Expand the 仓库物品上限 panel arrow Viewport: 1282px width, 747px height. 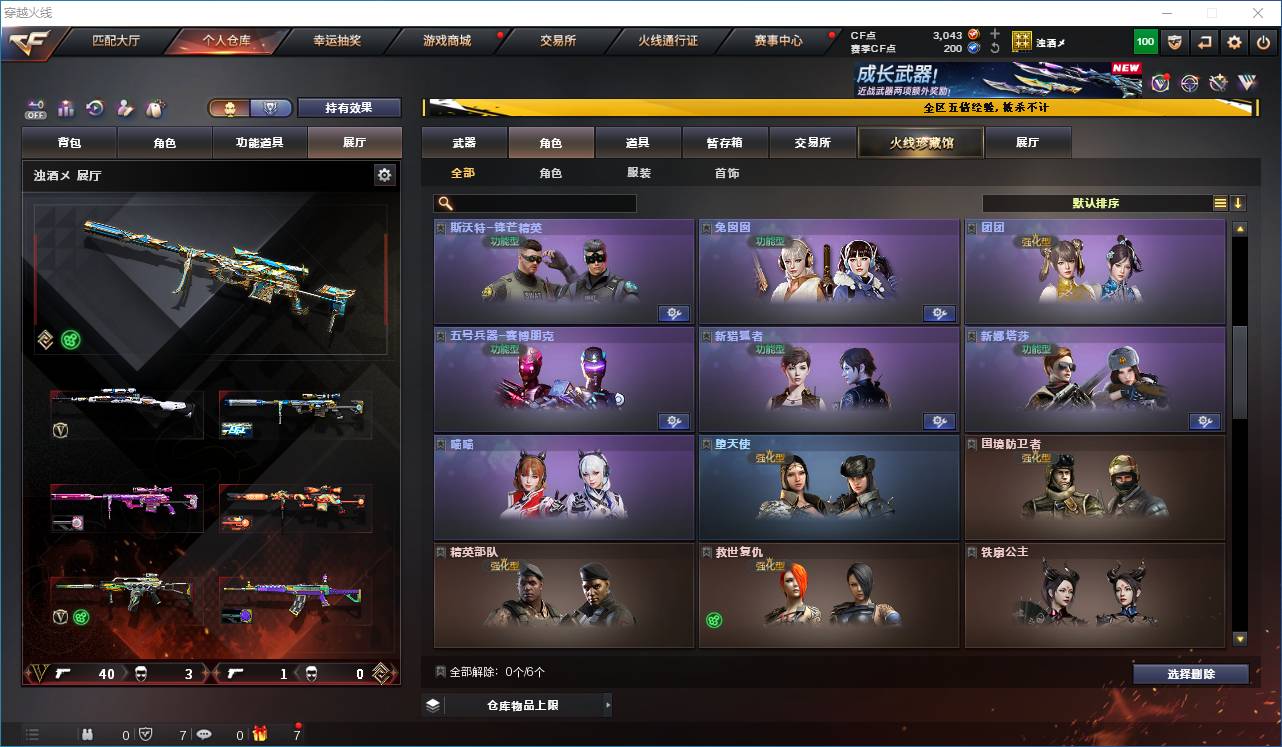[x=608, y=704]
